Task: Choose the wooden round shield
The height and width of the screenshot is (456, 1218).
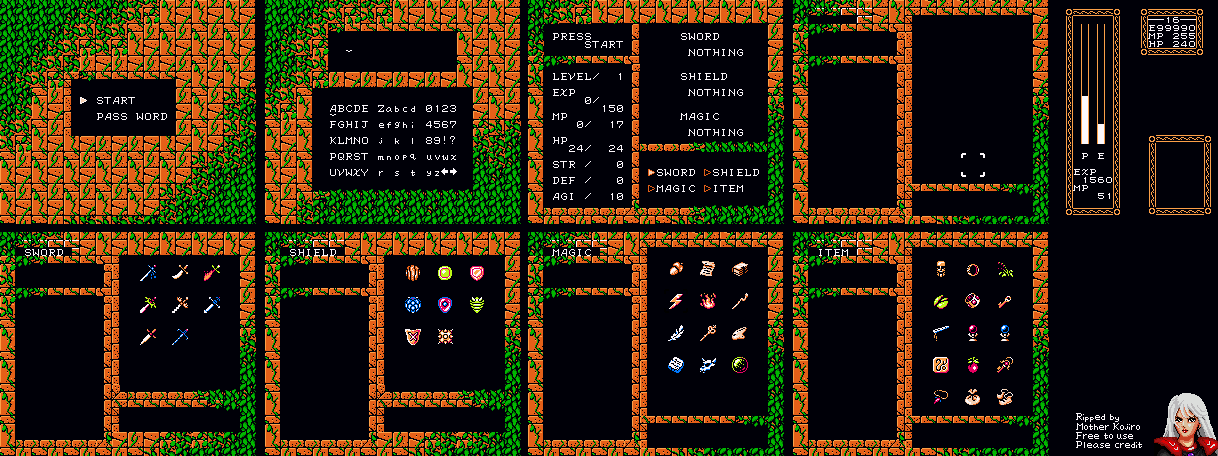Action: click(413, 272)
